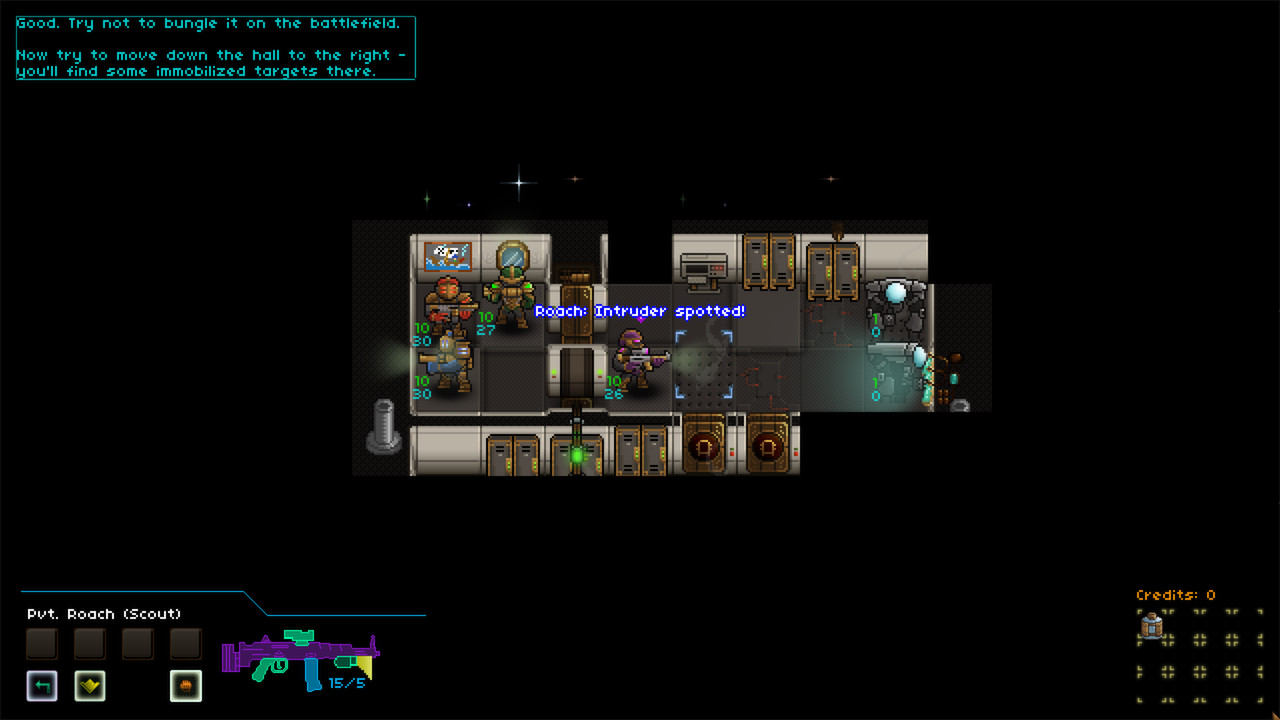Click the green undo arrow button
This screenshot has width=1280, height=720.
click(41, 686)
